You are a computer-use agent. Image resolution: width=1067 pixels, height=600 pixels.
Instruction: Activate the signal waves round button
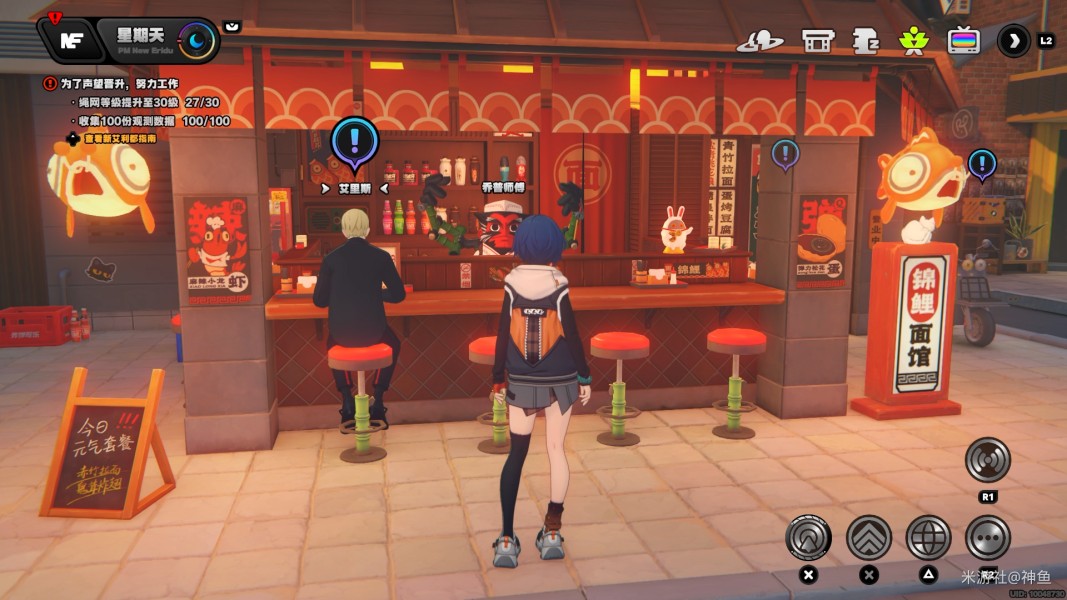click(x=988, y=460)
